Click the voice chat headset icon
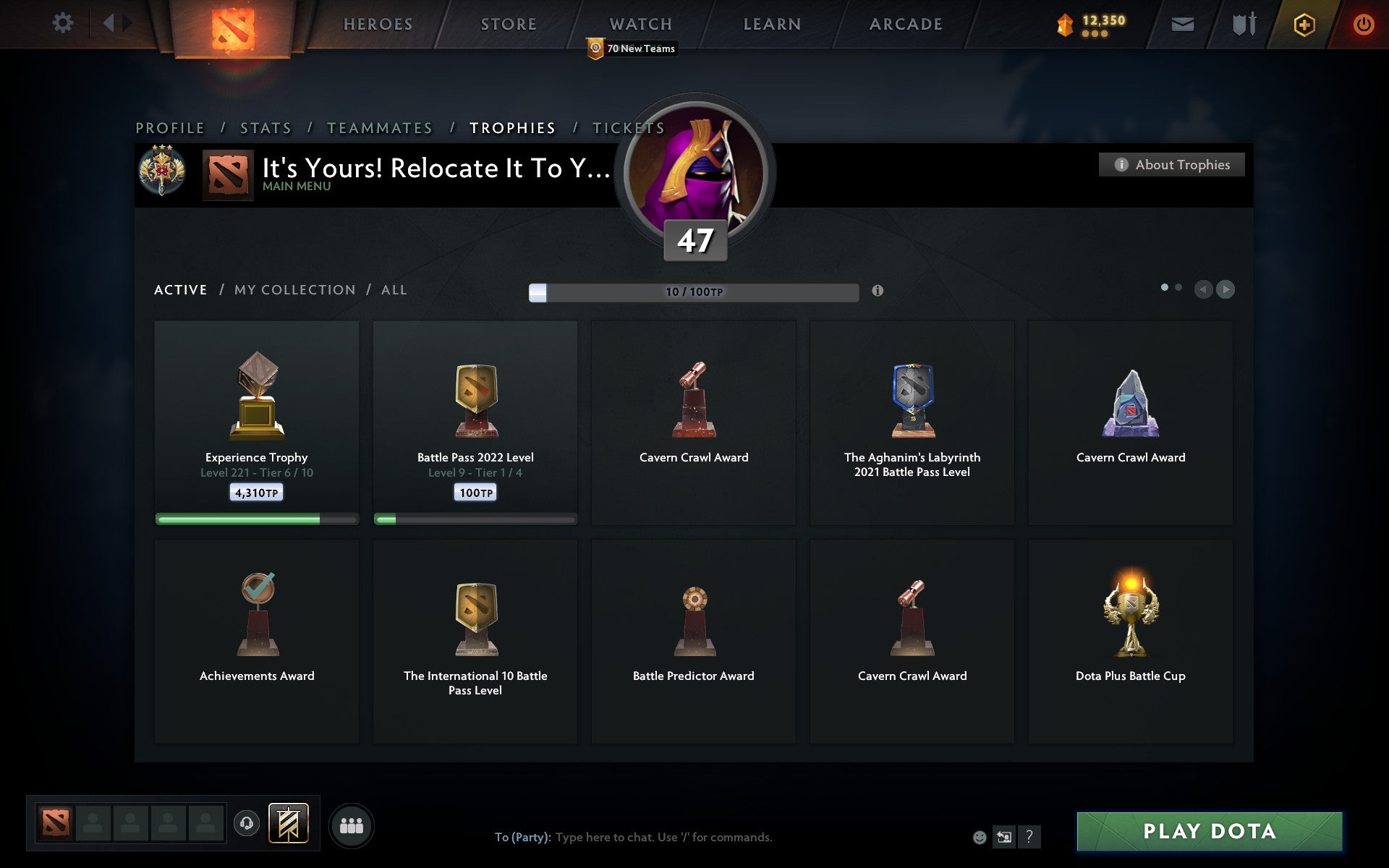1389x868 pixels. tap(246, 823)
